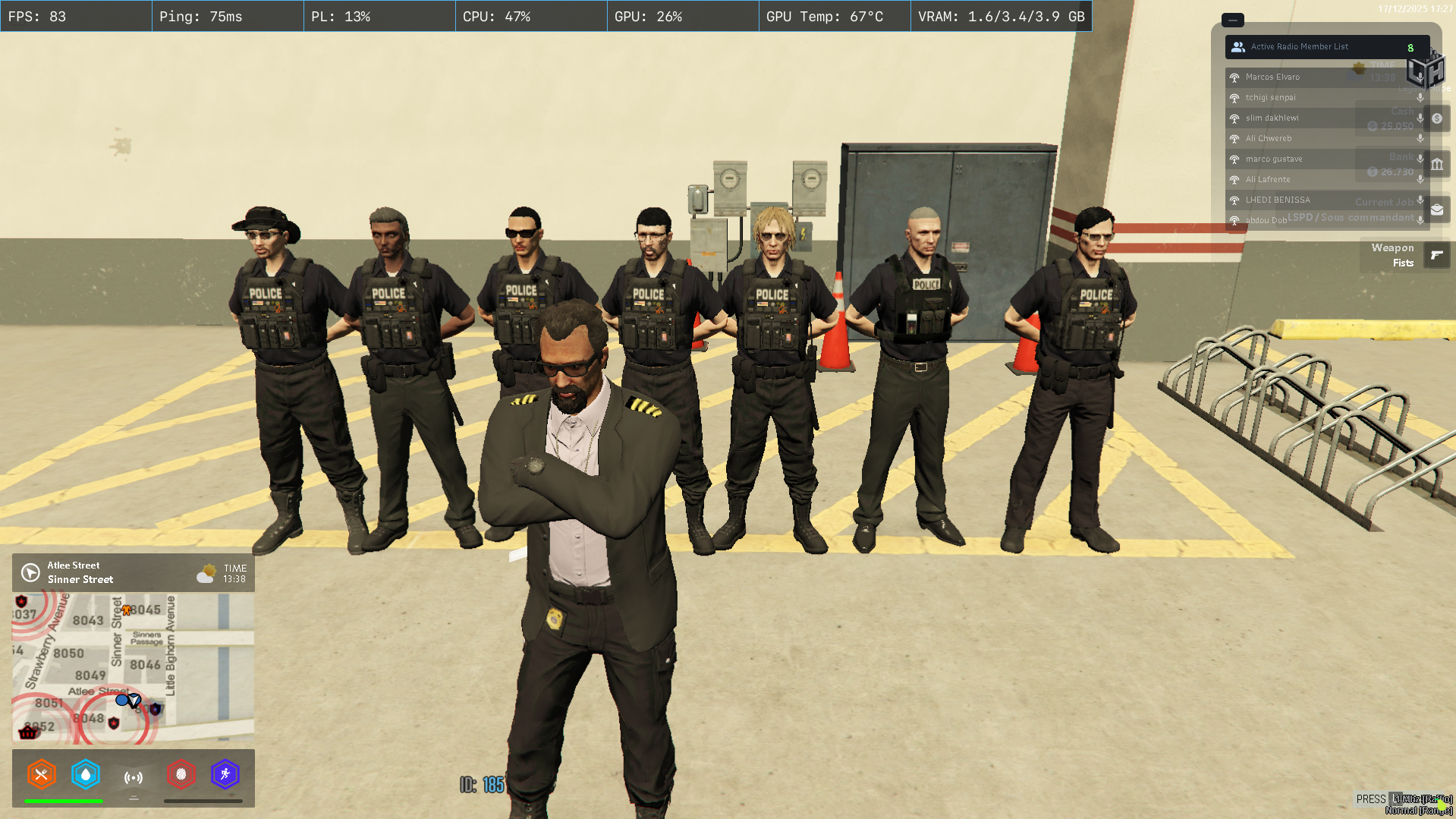This screenshot has width=1456, height=819.
Task: Mute Marcos Elvaro's radio microphone
Action: [x=1420, y=77]
